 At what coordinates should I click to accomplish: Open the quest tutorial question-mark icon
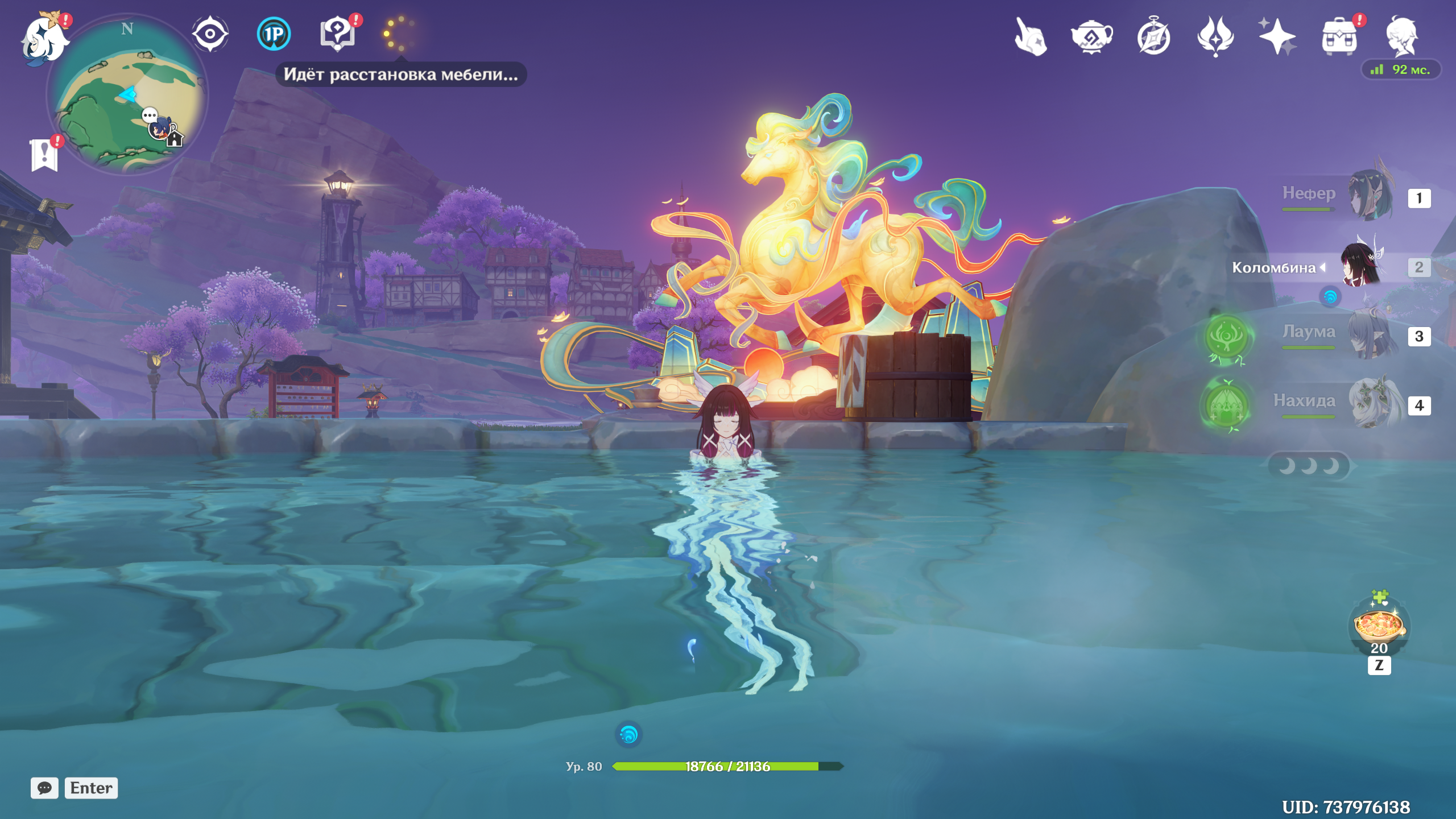tap(338, 34)
